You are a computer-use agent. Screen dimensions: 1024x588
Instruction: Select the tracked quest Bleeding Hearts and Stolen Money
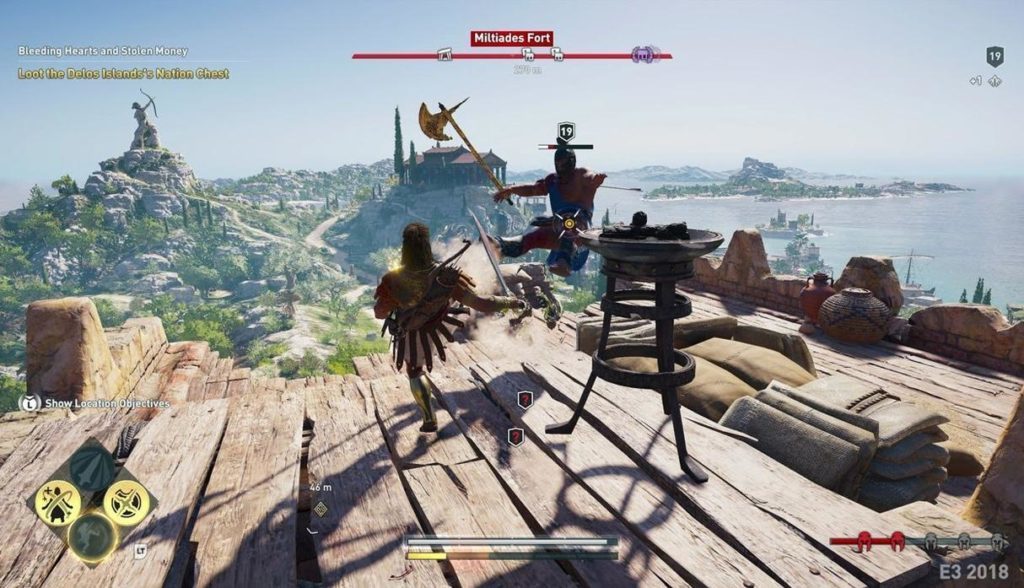point(103,51)
